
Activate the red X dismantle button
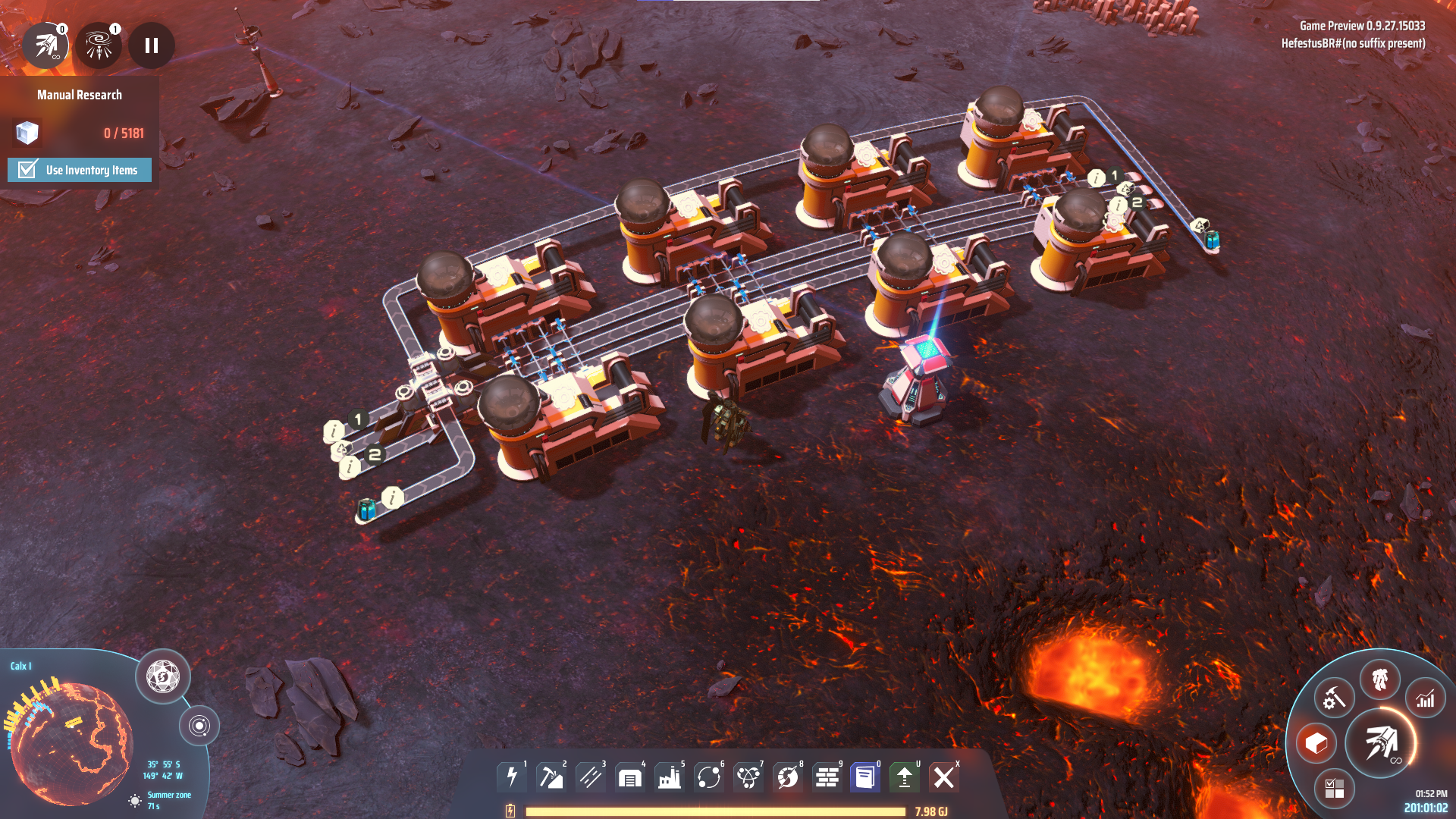pyautogui.click(x=944, y=777)
